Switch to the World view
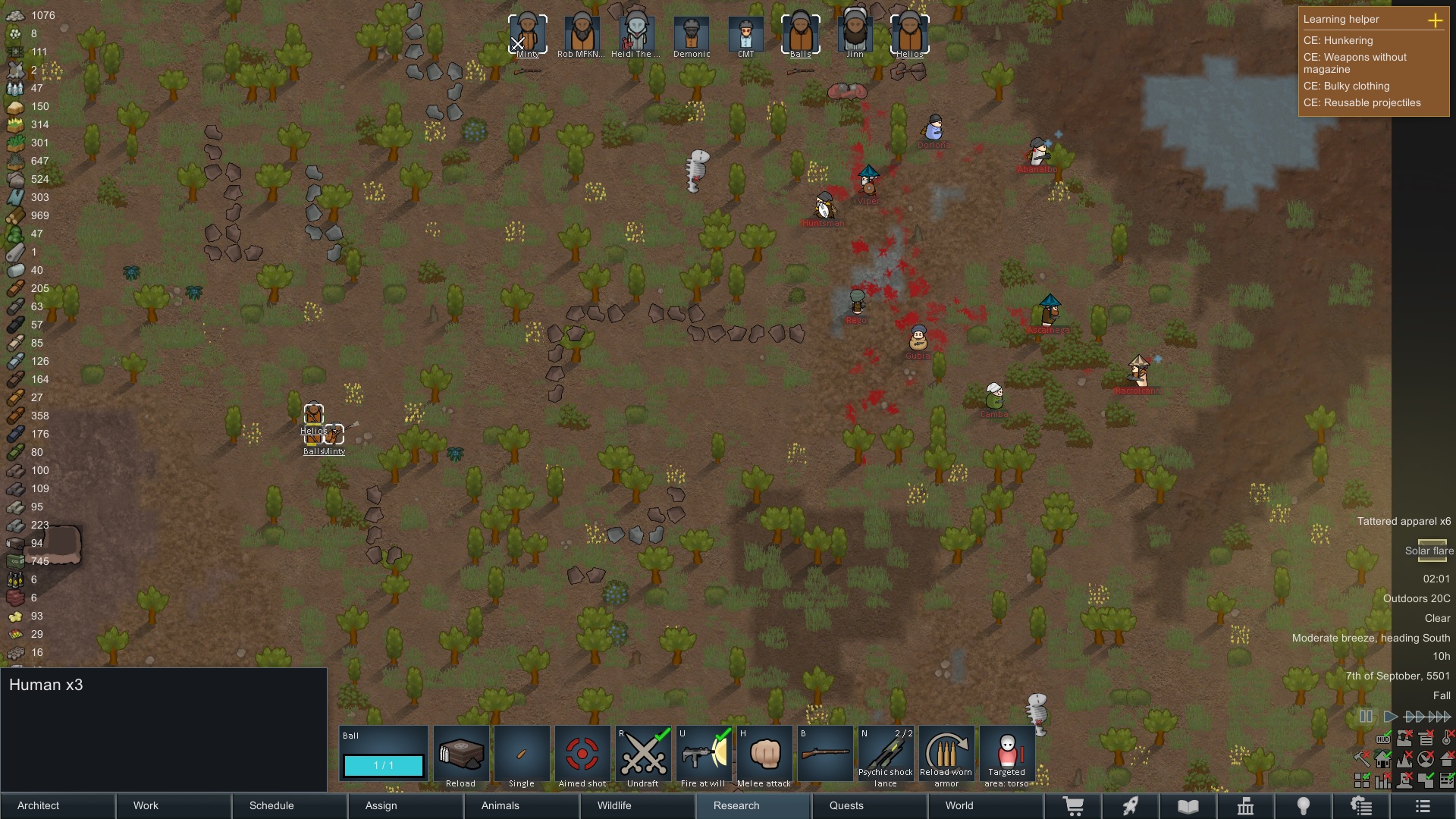The image size is (1456, 819). (x=986, y=805)
